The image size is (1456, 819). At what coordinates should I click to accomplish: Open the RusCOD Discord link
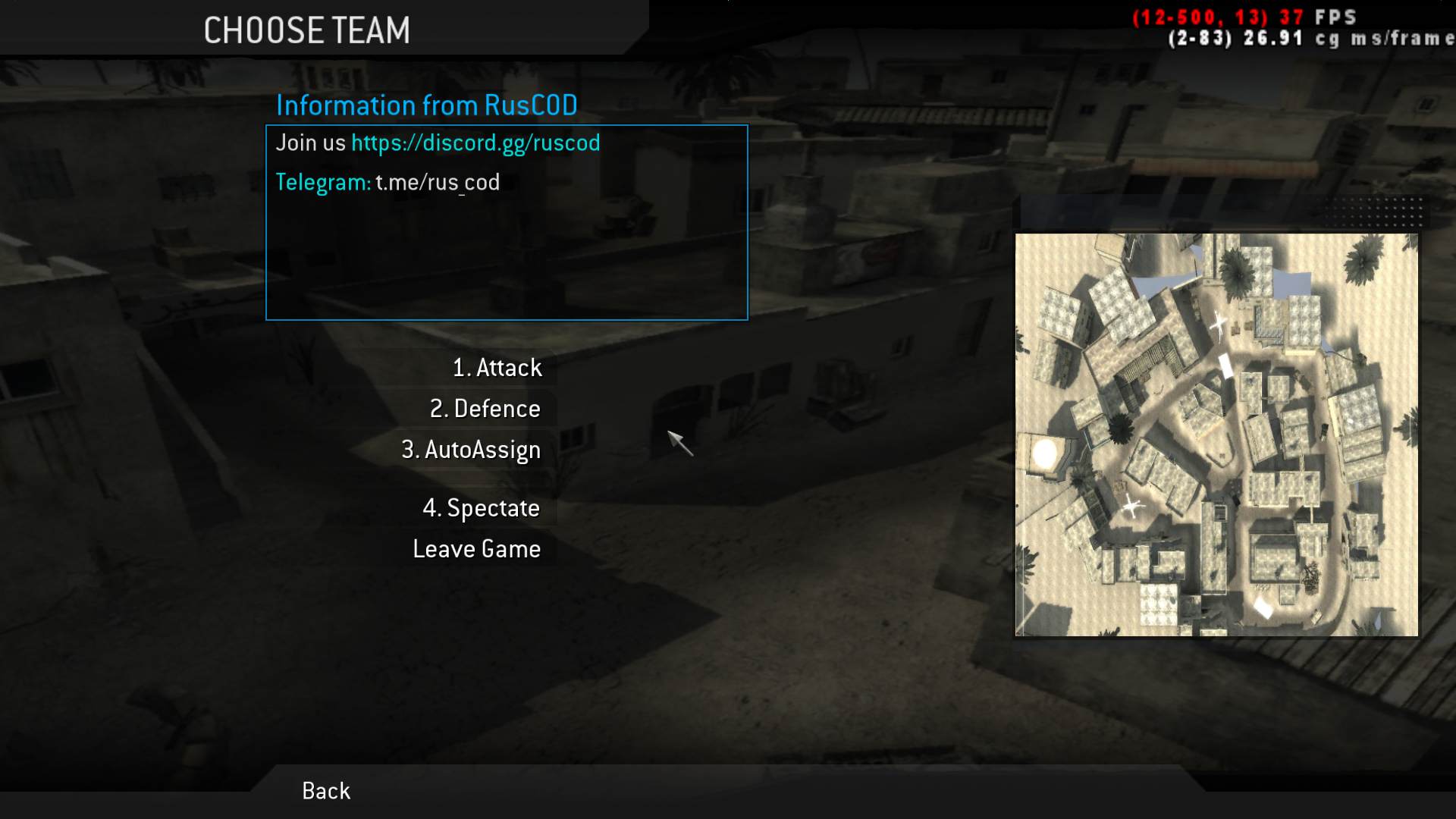coord(475,143)
